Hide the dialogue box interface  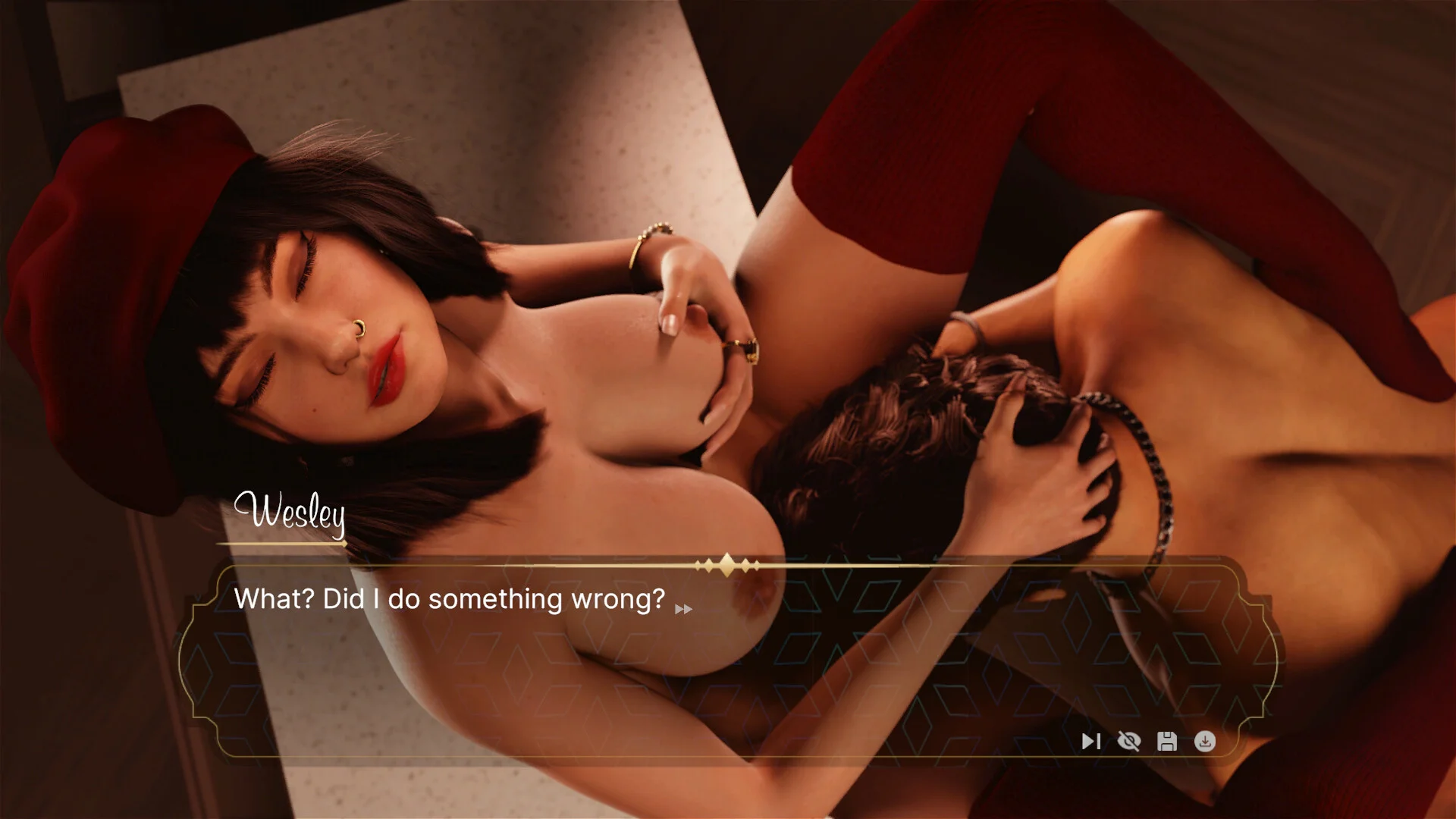[x=1129, y=741]
